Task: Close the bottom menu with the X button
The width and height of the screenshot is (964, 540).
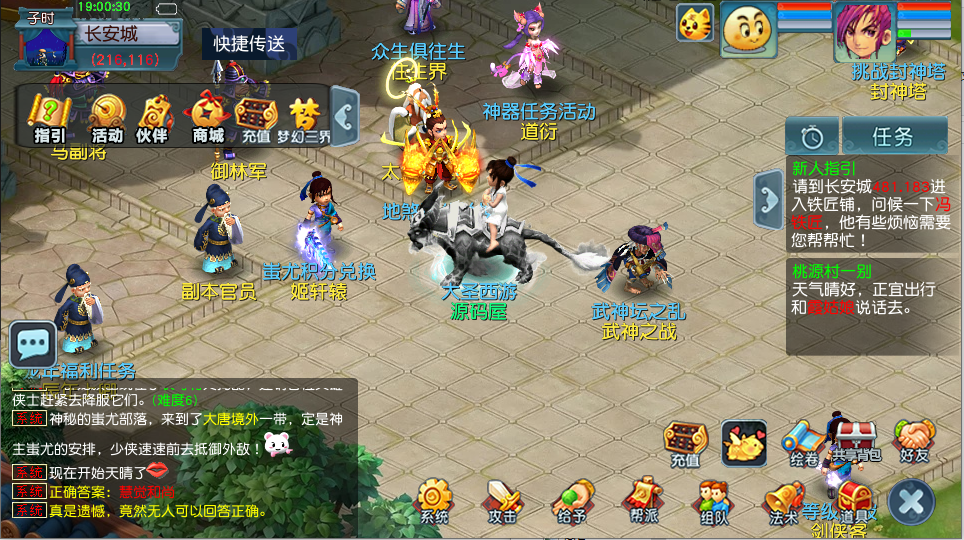Action: point(911,501)
